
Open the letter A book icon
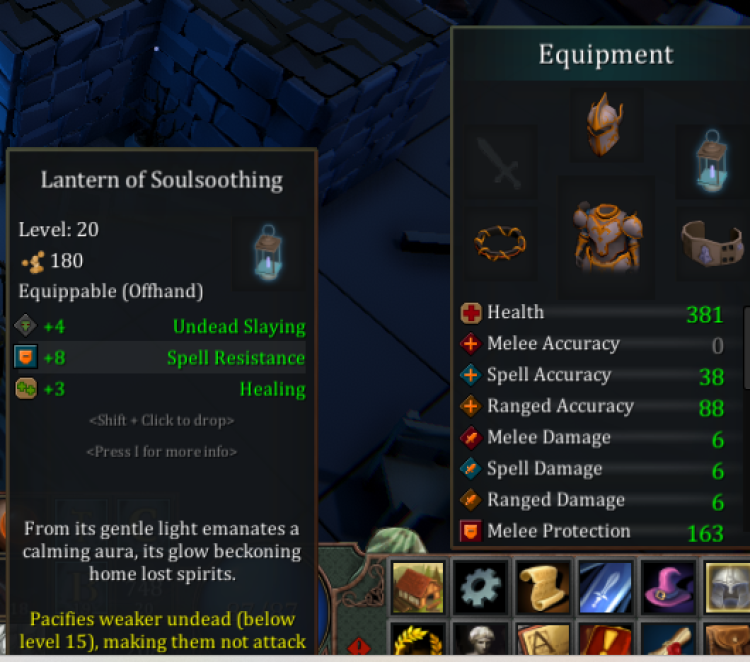pos(544,642)
